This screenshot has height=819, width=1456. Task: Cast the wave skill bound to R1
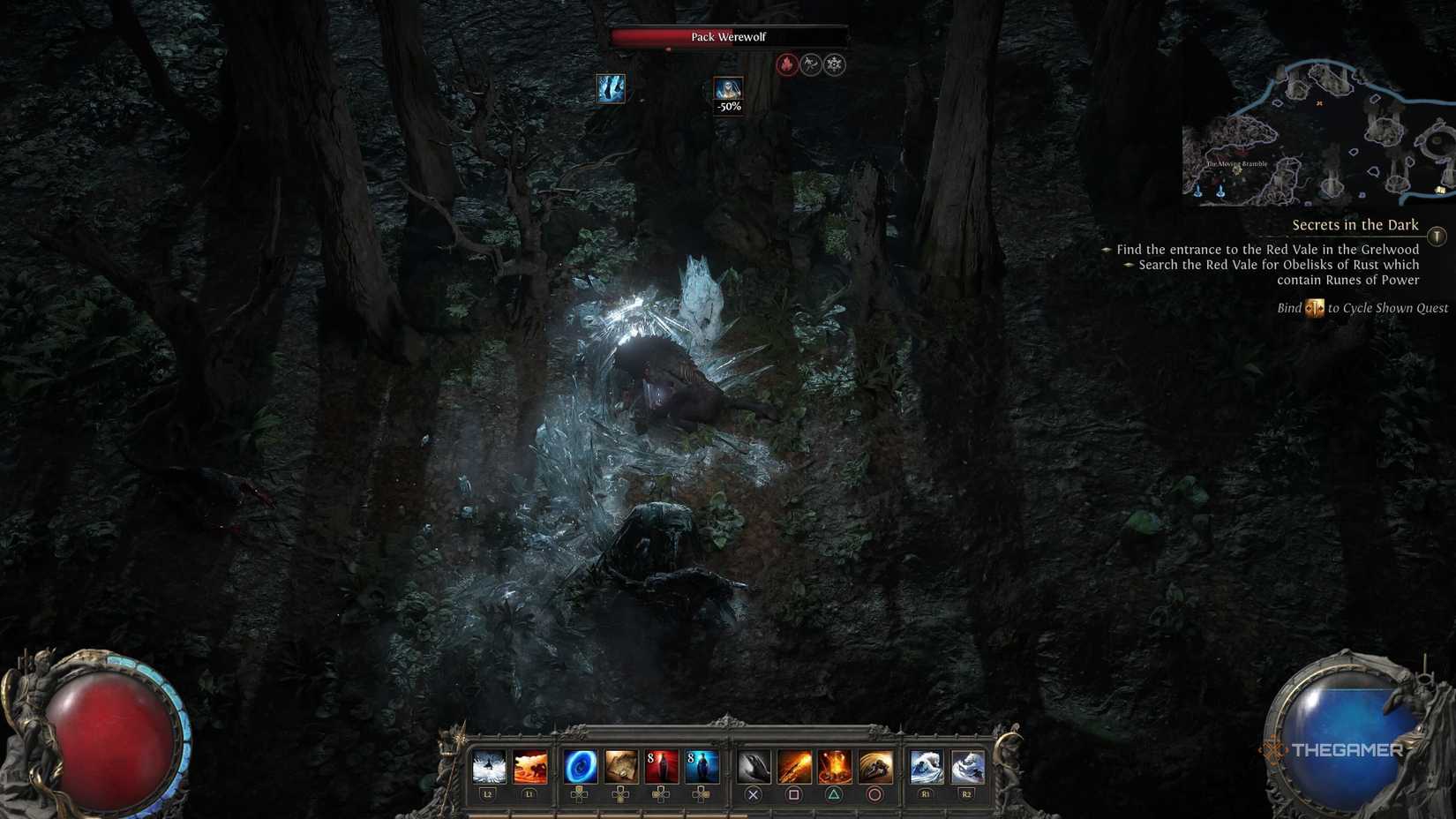click(x=927, y=766)
